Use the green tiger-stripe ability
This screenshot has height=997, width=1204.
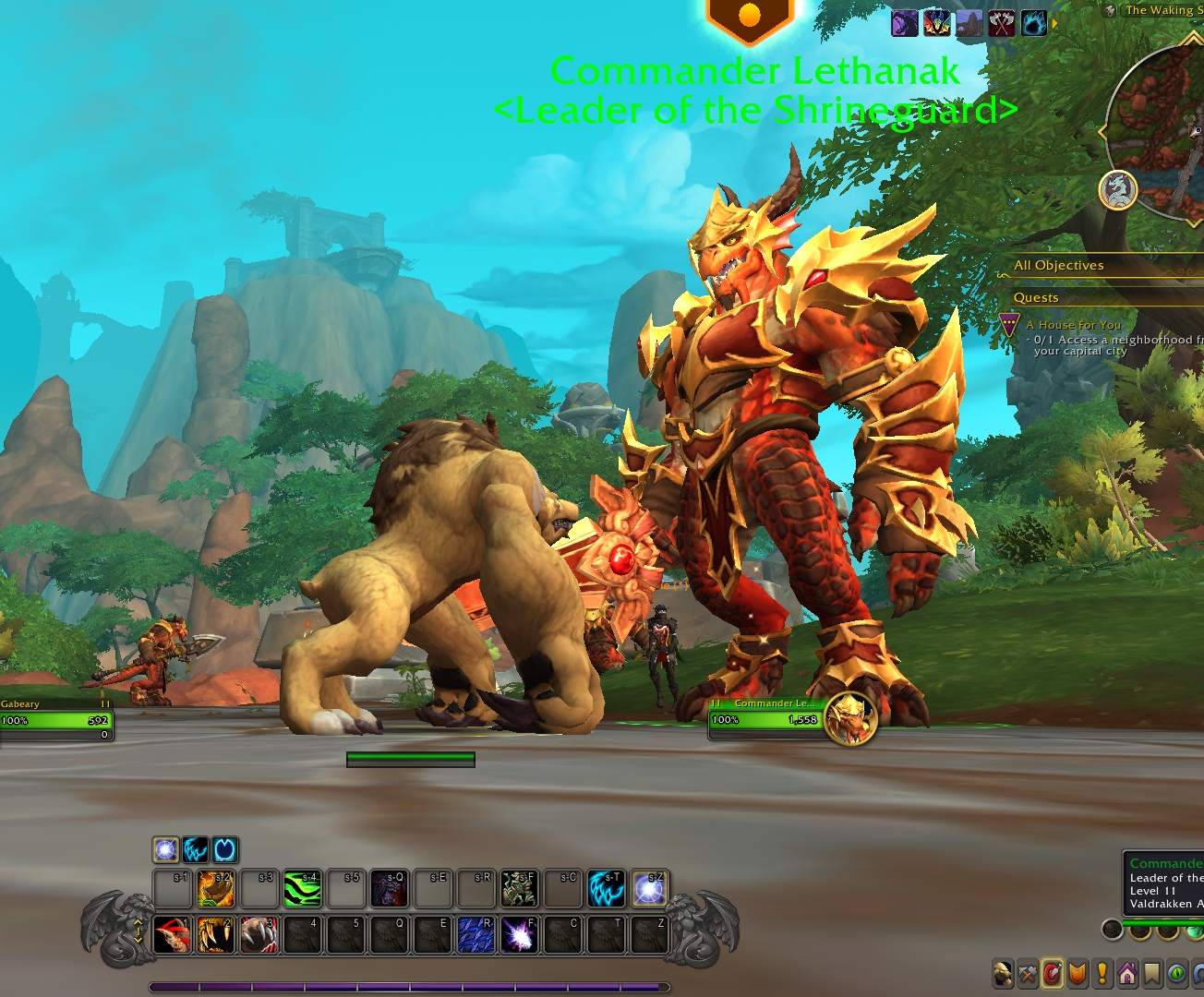click(302, 889)
